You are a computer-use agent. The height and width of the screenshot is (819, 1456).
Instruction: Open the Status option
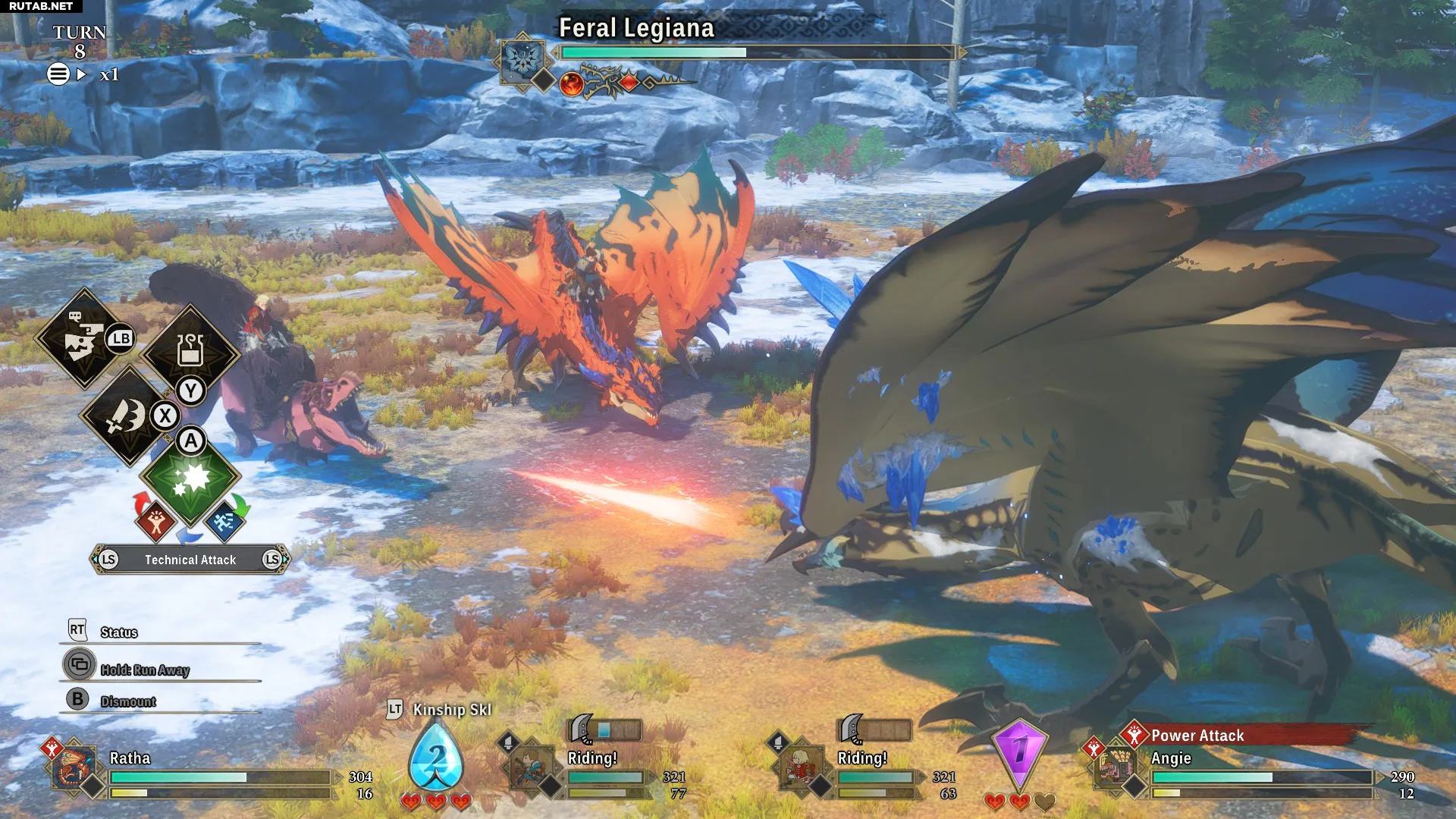click(119, 632)
